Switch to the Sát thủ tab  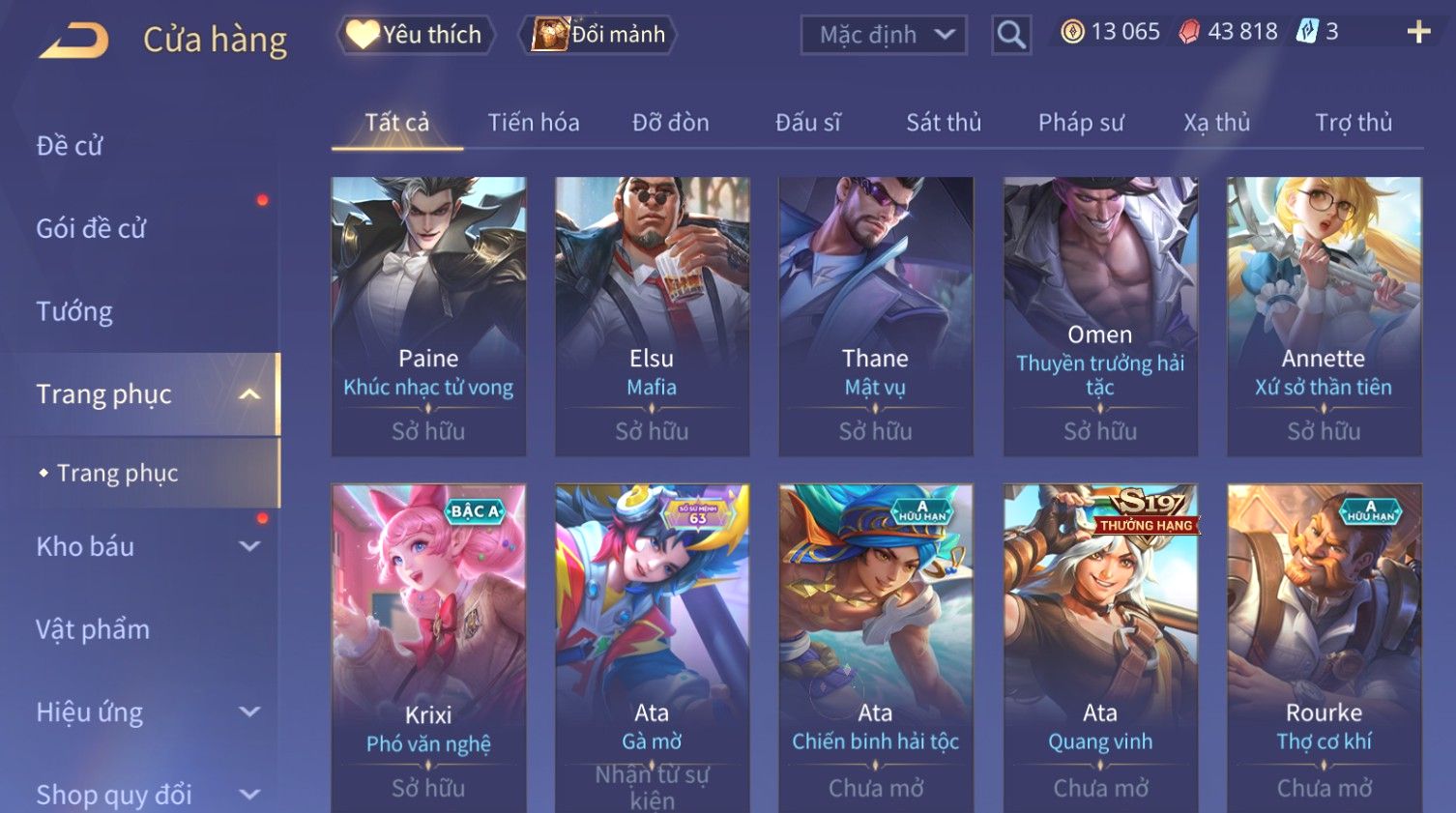pyautogui.click(x=944, y=123)
